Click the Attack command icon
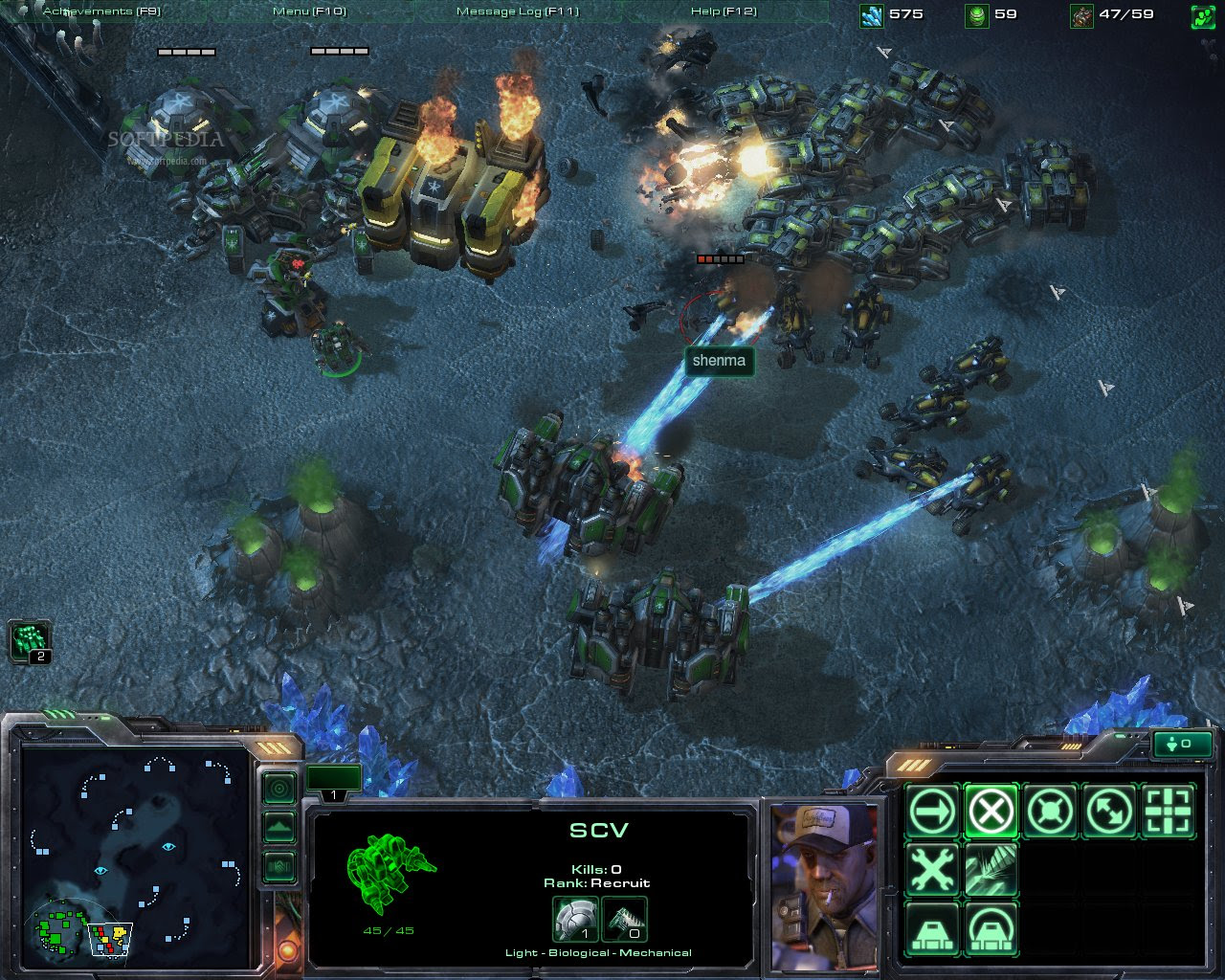1225x980 pixels. click(1169, 812)
